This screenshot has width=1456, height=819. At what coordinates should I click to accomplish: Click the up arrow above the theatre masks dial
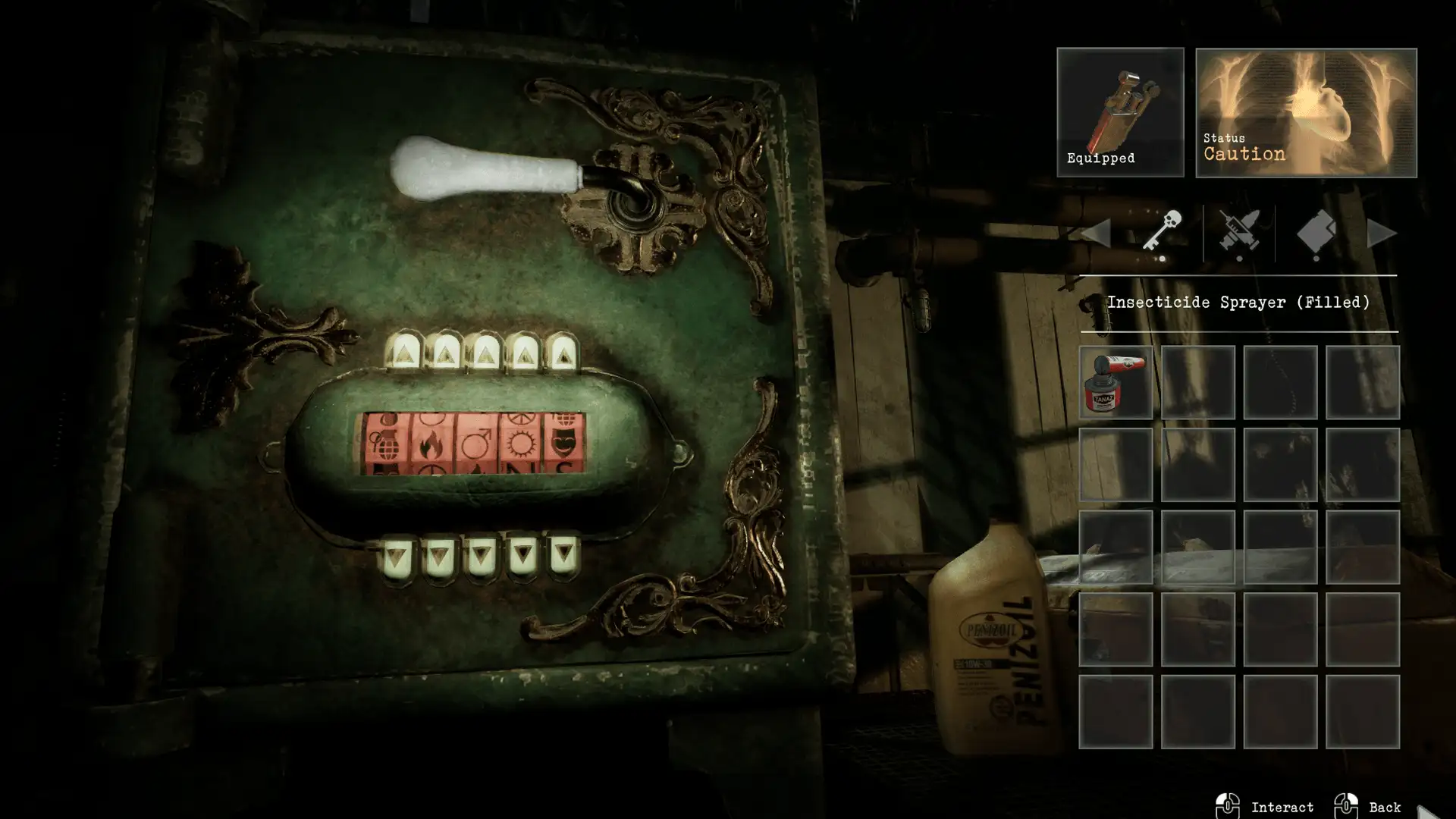click(563, 352)
